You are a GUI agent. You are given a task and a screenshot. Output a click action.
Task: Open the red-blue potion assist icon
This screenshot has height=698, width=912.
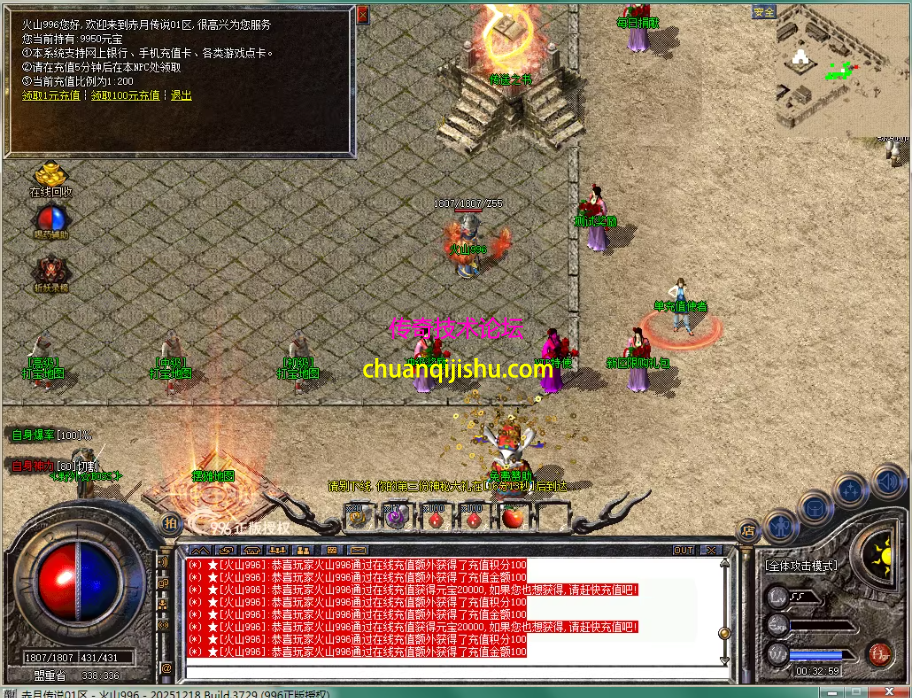pyautogui.click(x=50, y=220)
